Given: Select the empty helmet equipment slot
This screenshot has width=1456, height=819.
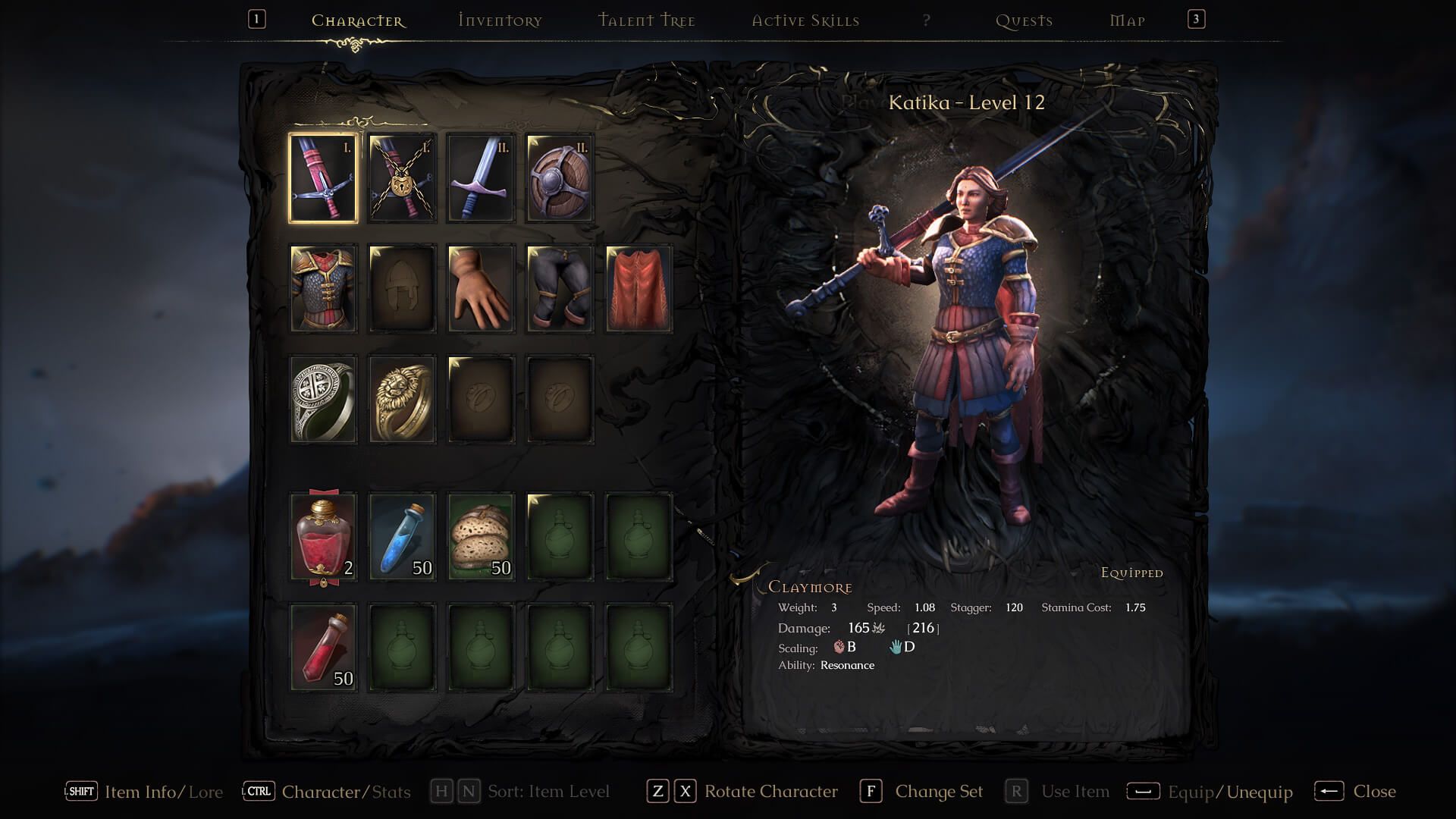Looking at the screenshot, I should click(403, 288).
